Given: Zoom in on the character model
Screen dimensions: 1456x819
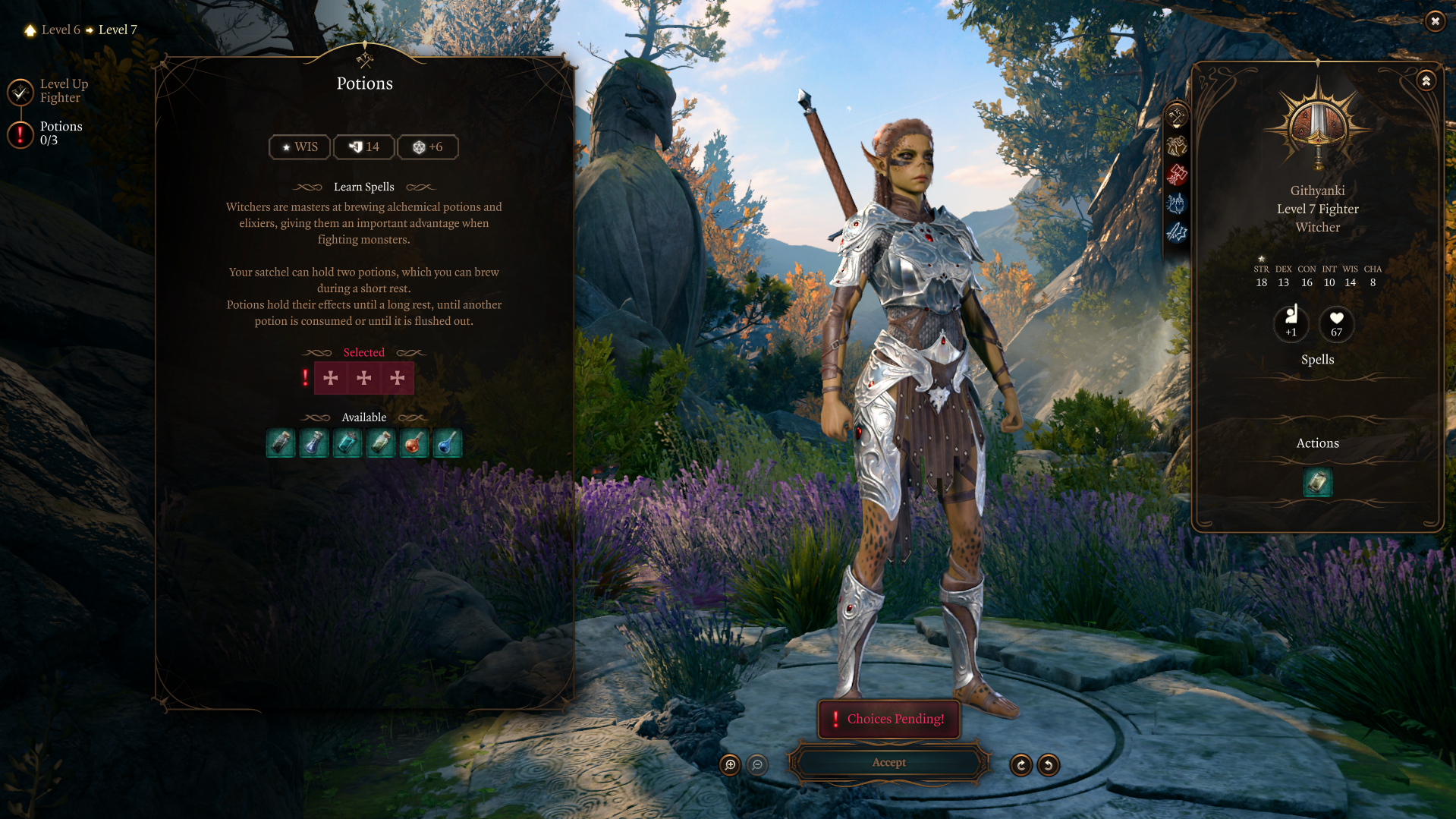Looking at the screenshot, I should pos(730,765).
